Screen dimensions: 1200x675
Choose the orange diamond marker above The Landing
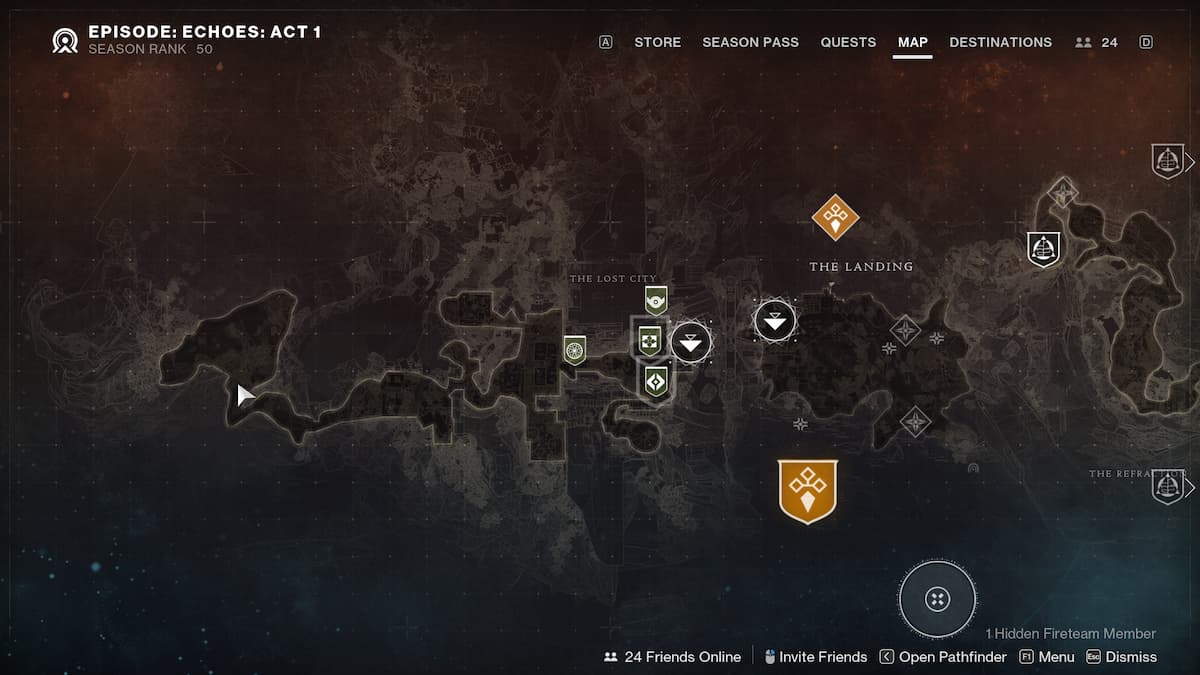835,216
